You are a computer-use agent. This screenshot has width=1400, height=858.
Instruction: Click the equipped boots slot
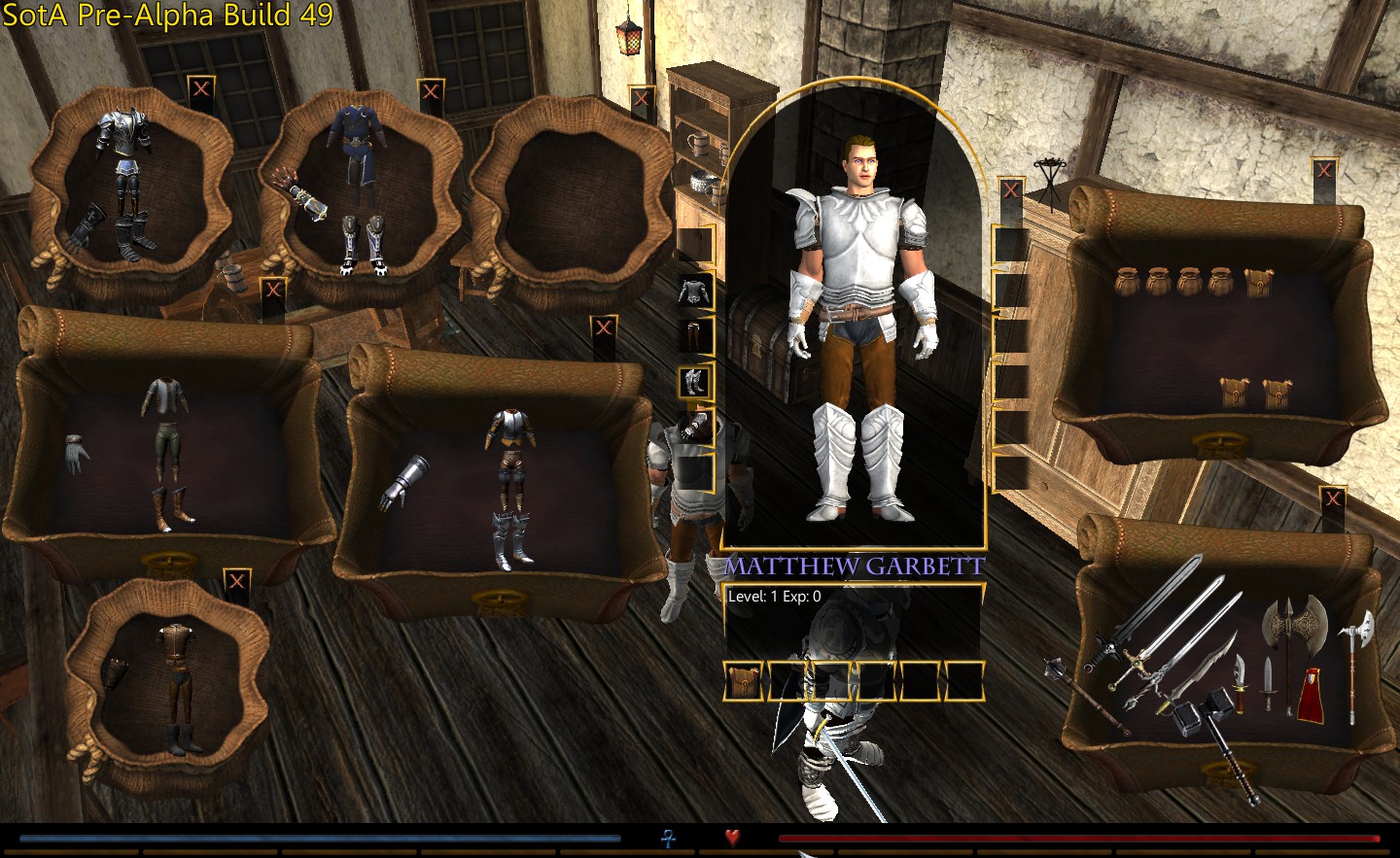(694, 381)
